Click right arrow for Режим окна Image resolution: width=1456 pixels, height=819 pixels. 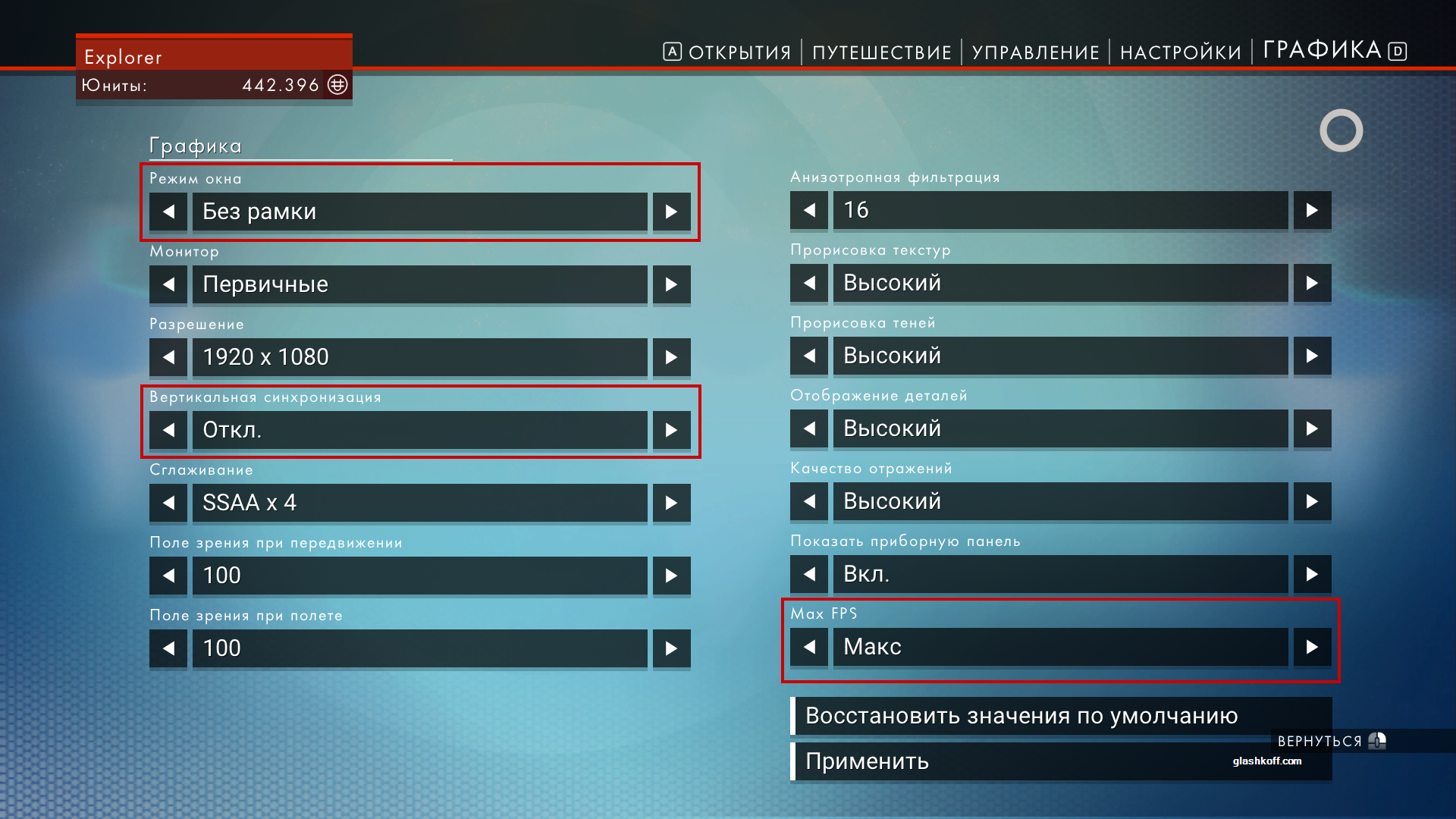671,212
